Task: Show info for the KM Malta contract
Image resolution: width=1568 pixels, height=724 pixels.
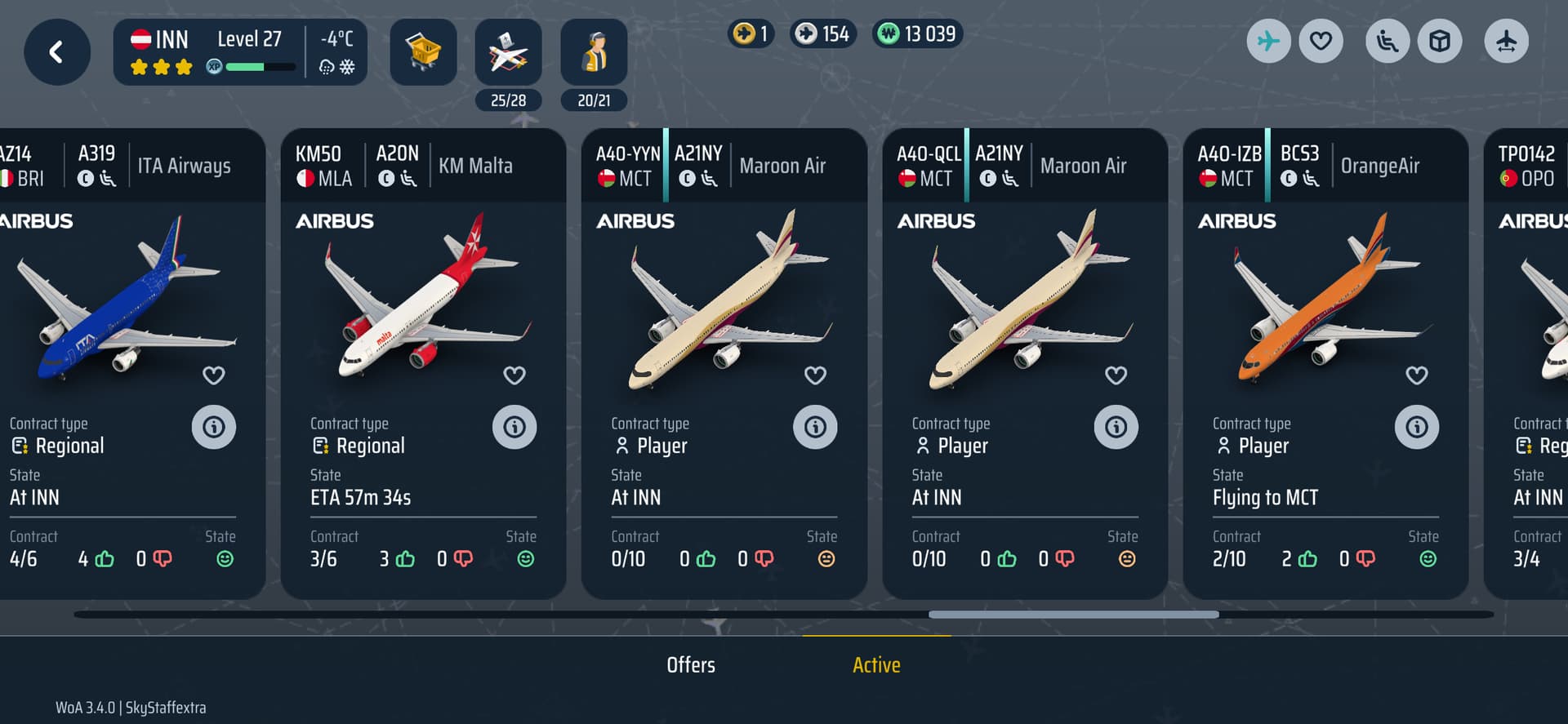Action: [514, 427]
